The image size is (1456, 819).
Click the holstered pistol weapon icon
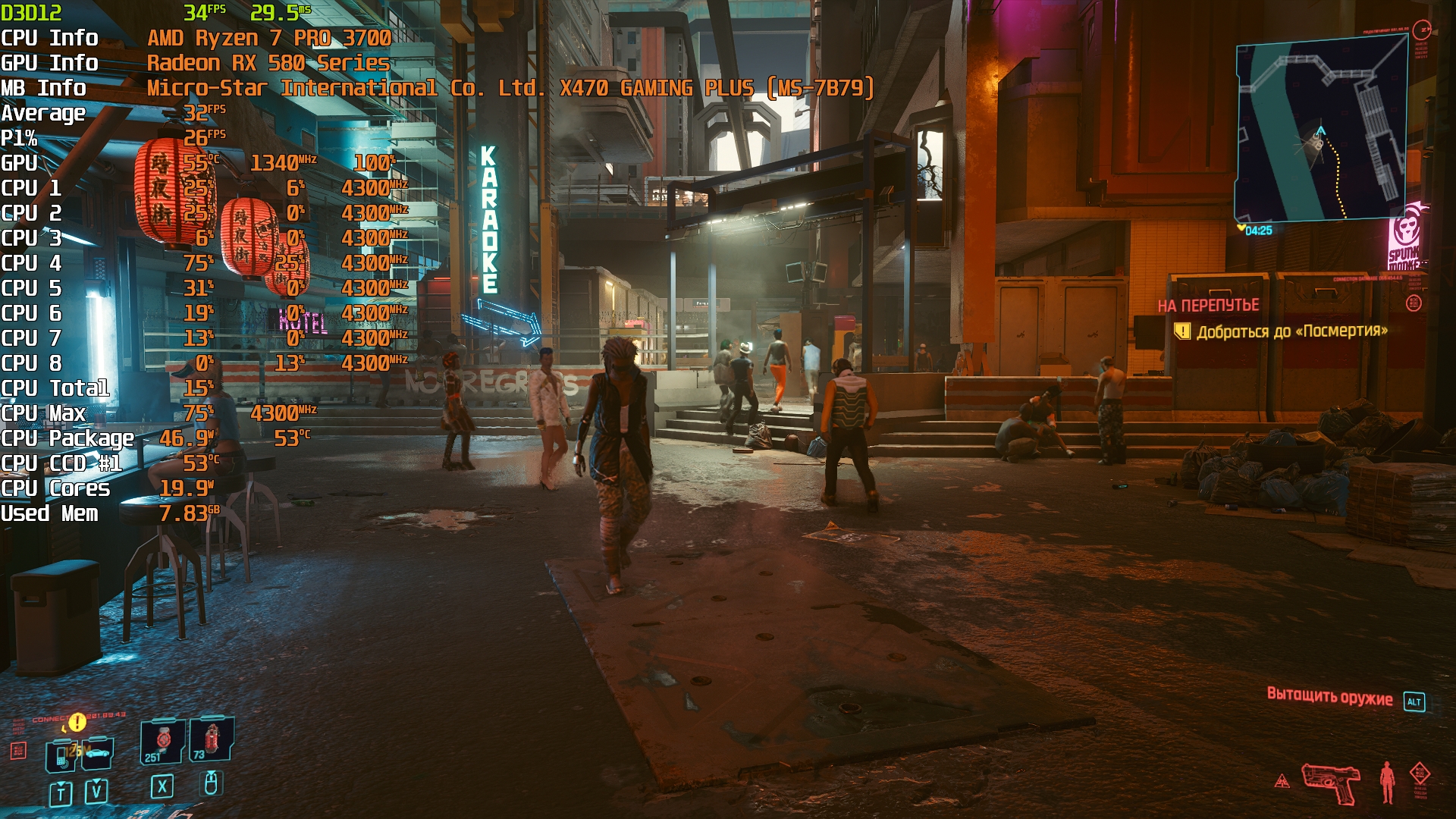pyautogui.click(x=1330, y=783)
